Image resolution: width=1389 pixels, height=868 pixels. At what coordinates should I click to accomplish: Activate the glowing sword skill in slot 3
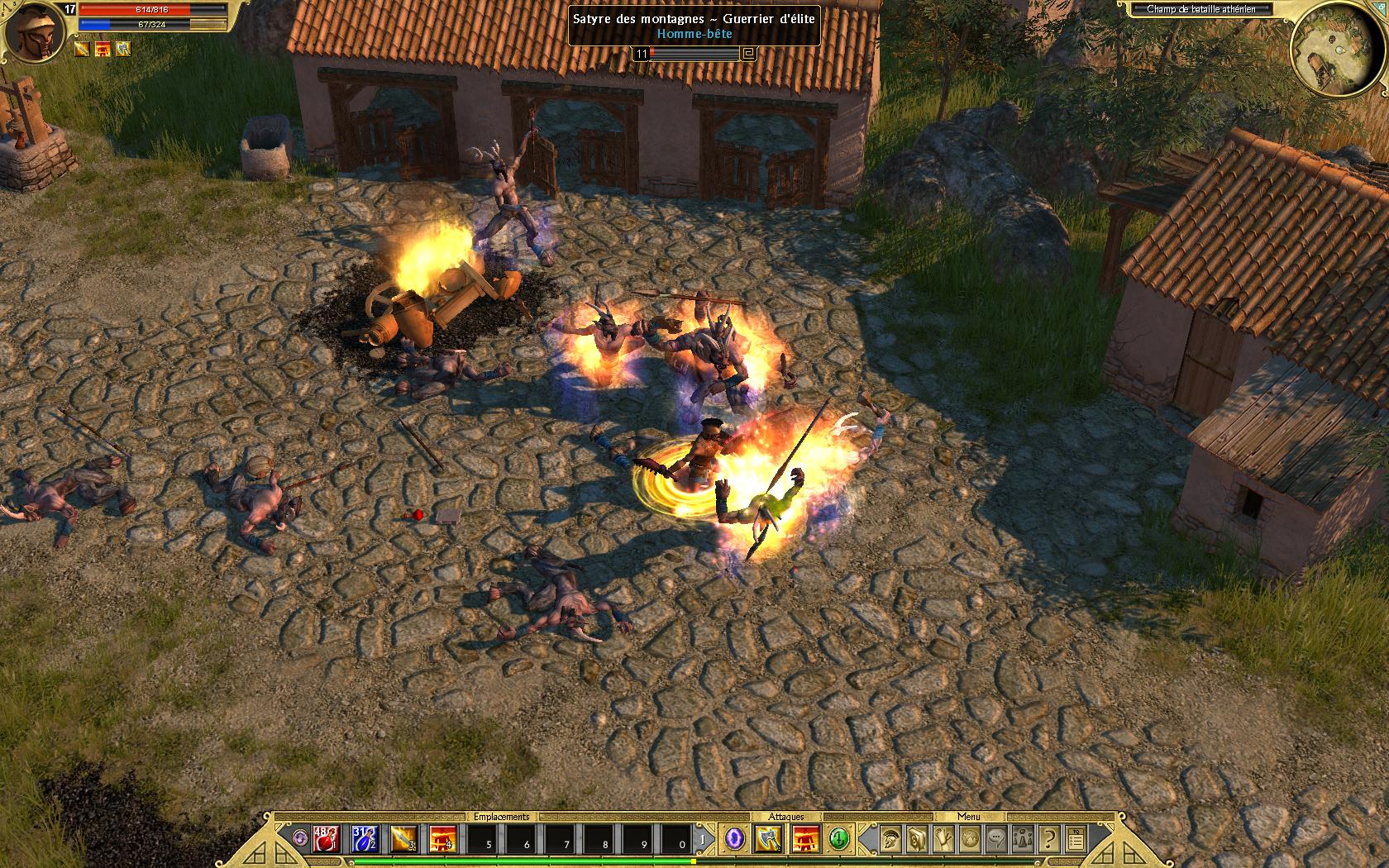click(x=404, y=840)
